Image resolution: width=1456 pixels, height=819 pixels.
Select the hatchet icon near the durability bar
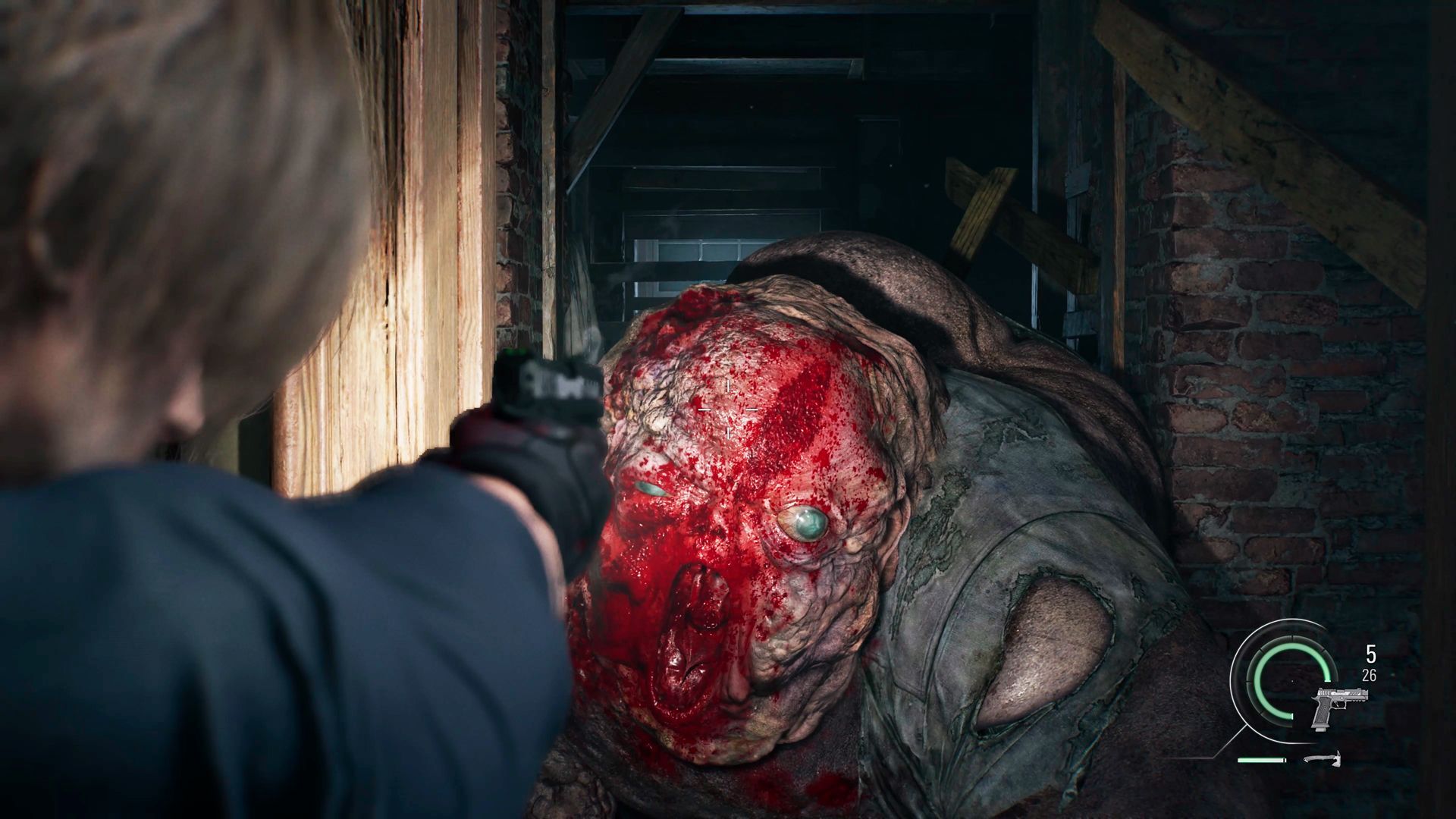[1322, 759]
